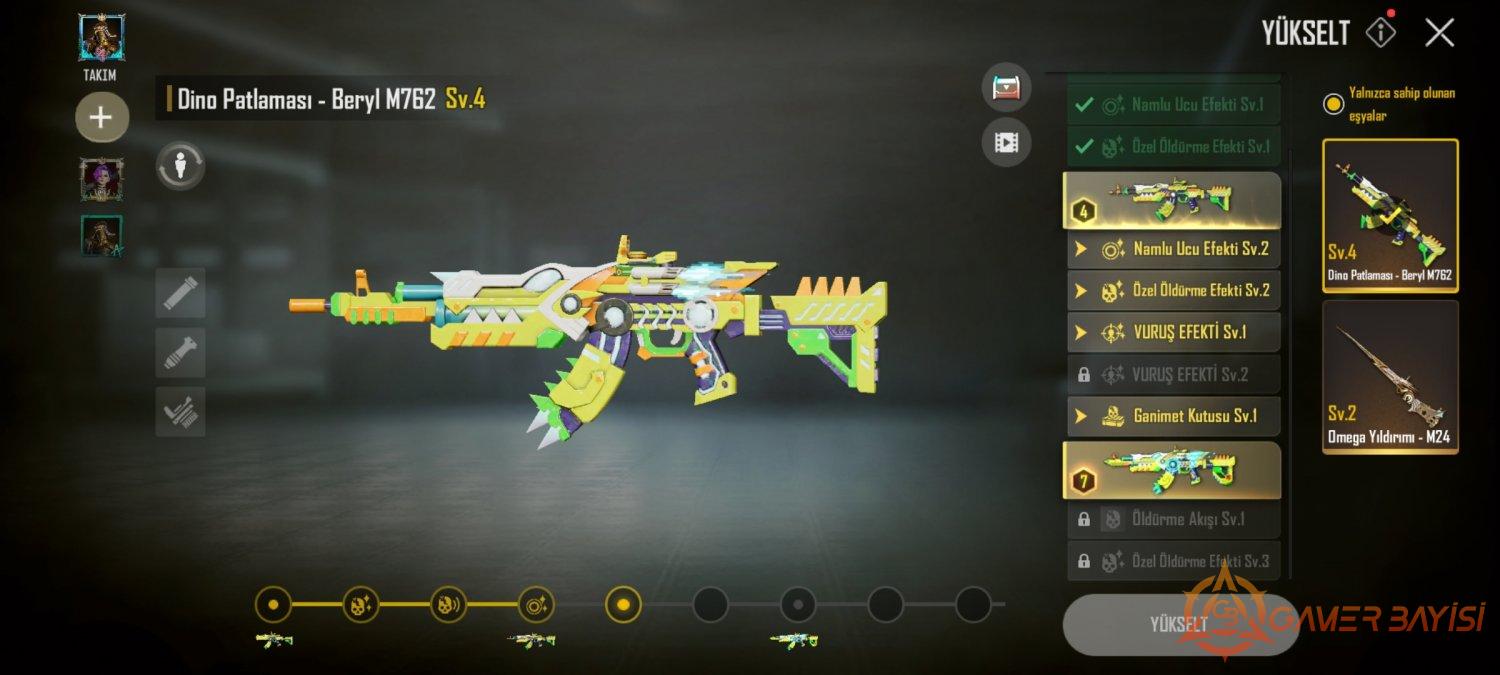Select the checked Namlu Ucu Efekti Sv.1 row
The height and width of the screenshot is (675, 1500).
coord(1173,104)
